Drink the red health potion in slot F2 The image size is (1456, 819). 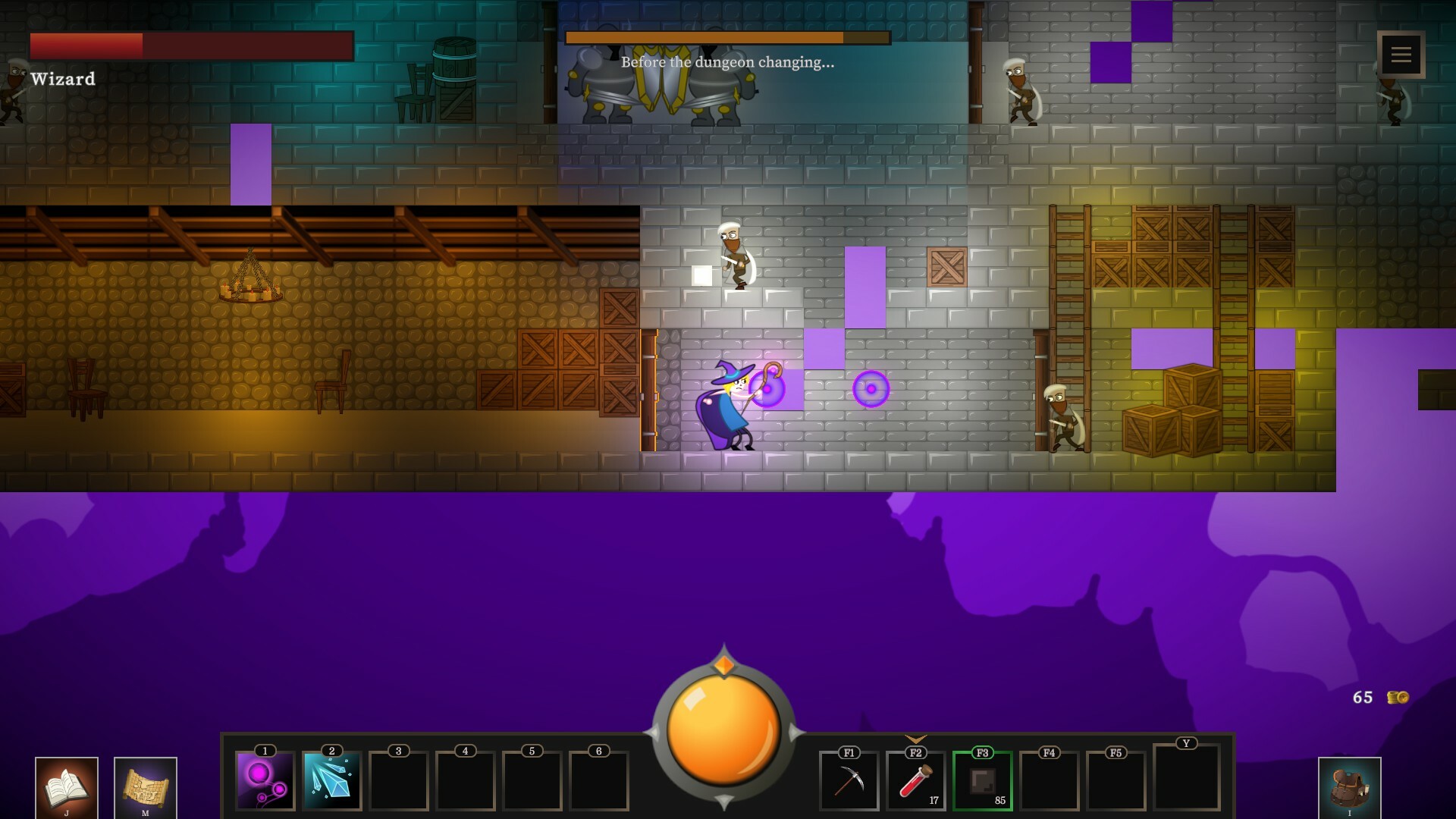(915, 783)
